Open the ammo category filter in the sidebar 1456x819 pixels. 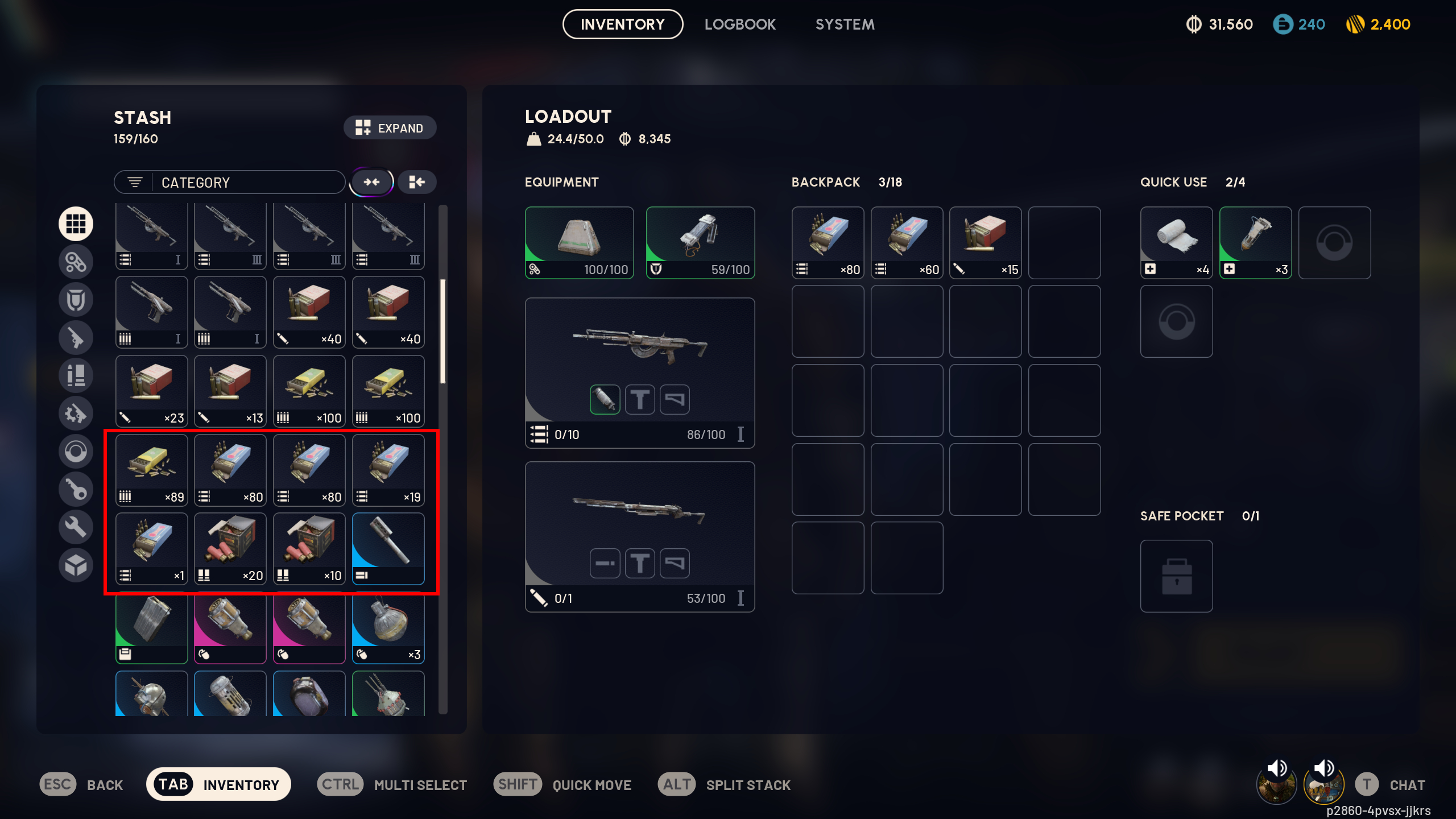pyautogui.click(x=76, y=375)
